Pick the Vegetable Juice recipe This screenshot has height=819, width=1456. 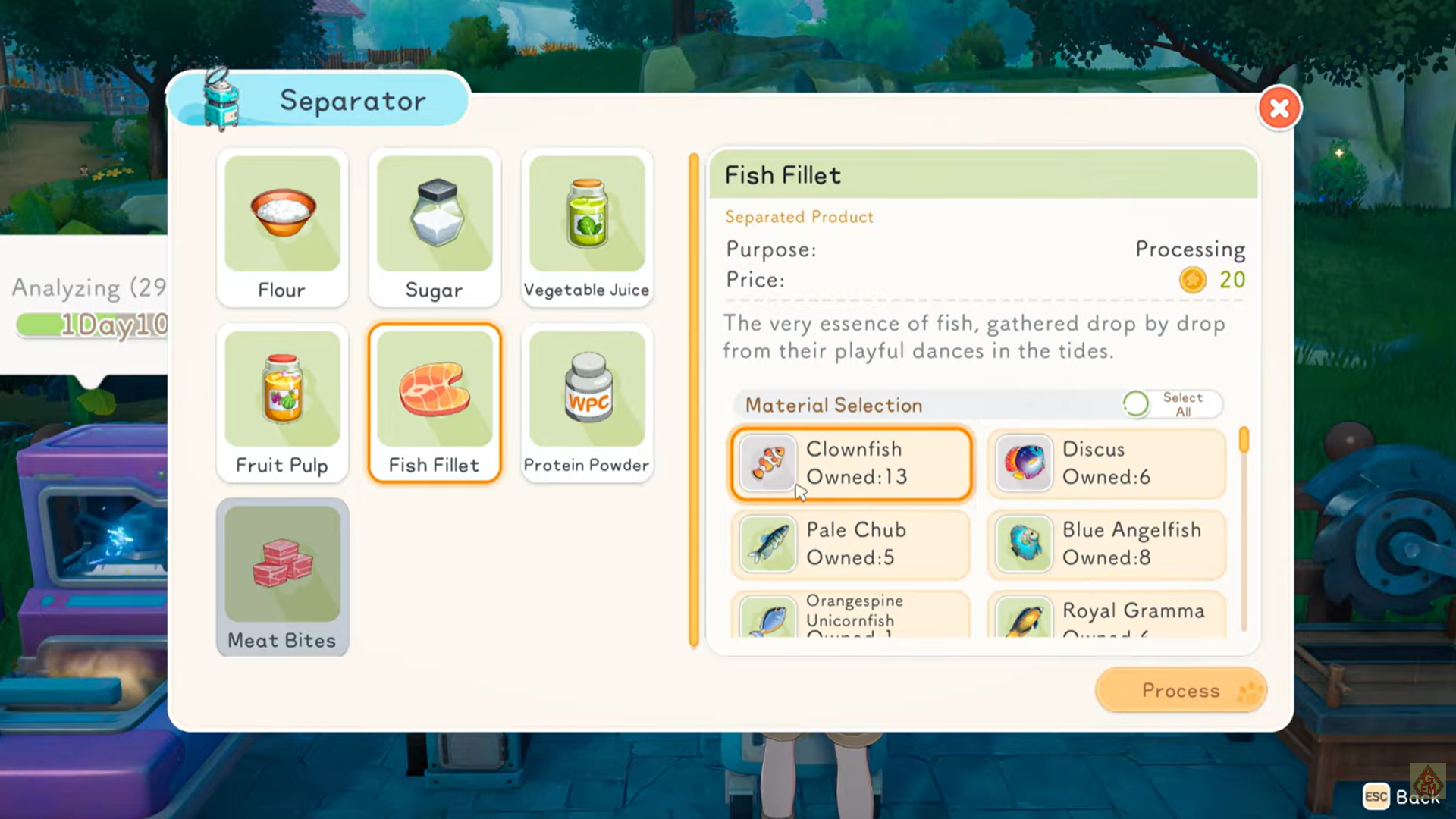point(587,227)
